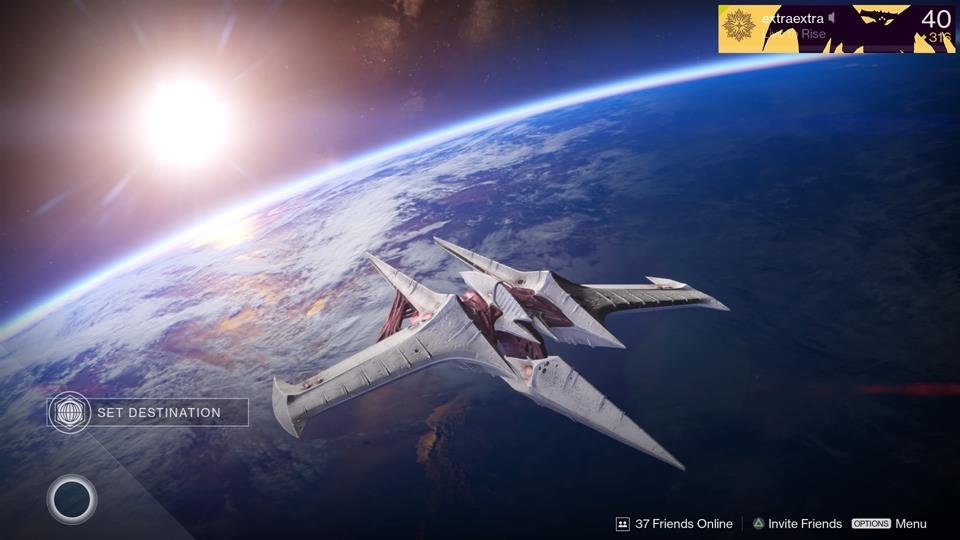Choose Invite Friends
Viewport: 960px width, 540px height.
coord(797,523)
